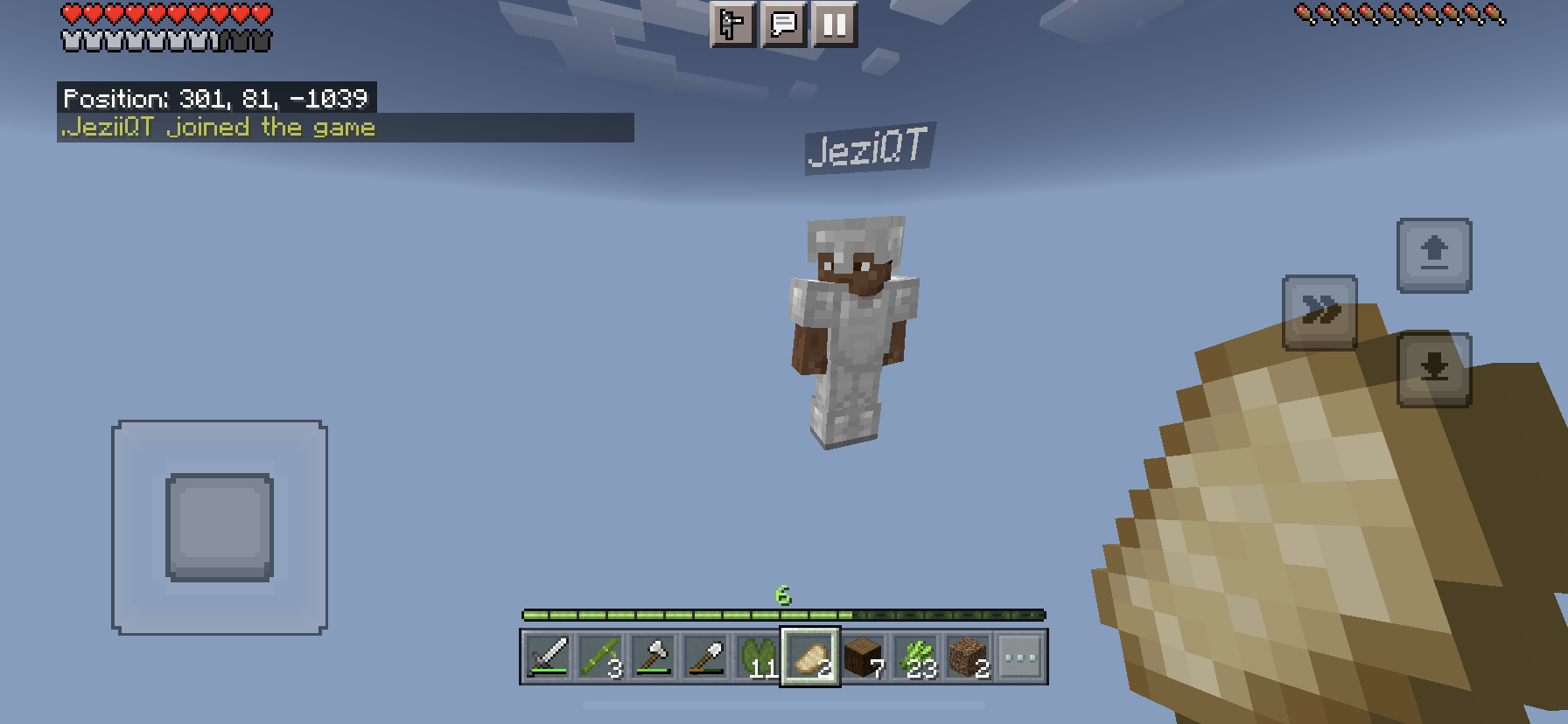Open the emote menu icon
1568x724 pixels.
tap(733, 26)
